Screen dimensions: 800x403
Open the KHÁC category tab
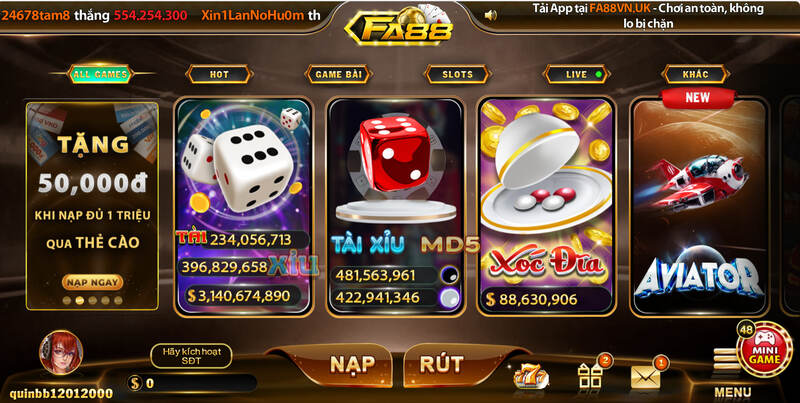pos(695,74)
